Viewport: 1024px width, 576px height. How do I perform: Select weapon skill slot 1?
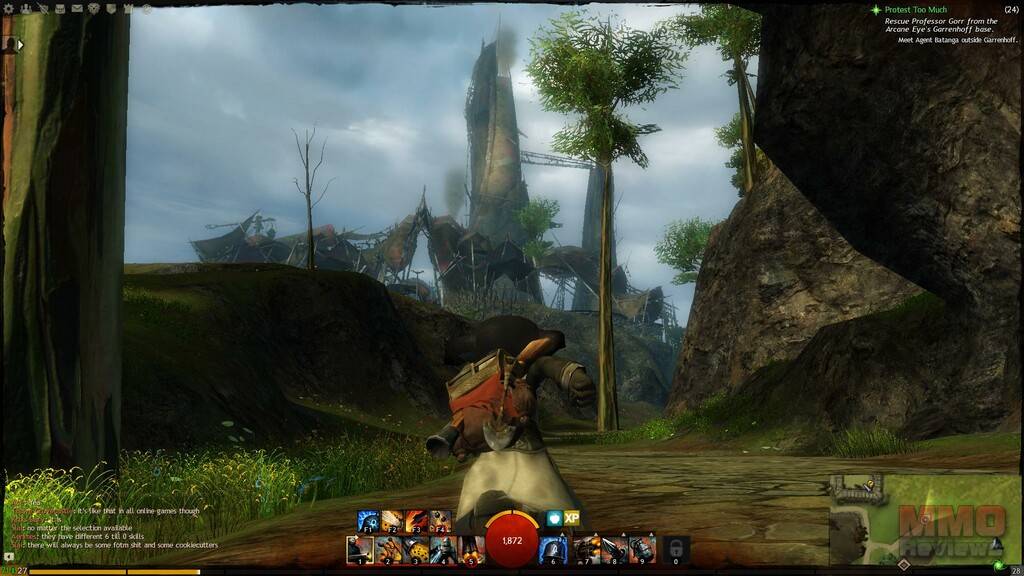[360, 549]
